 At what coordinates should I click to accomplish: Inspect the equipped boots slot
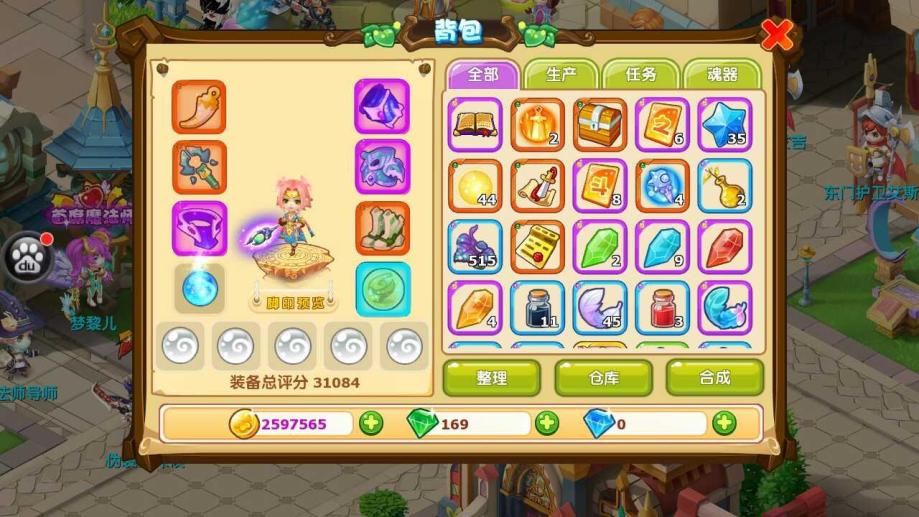(382, 228)
